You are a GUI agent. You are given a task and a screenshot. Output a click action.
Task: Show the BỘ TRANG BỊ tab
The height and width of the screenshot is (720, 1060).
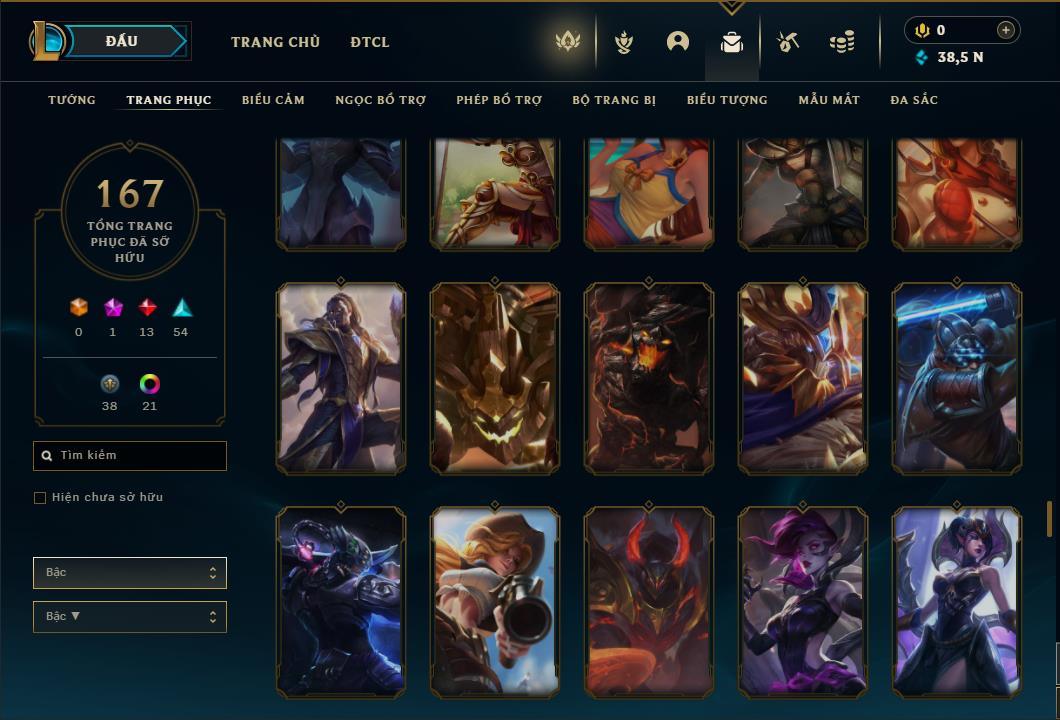614,100
